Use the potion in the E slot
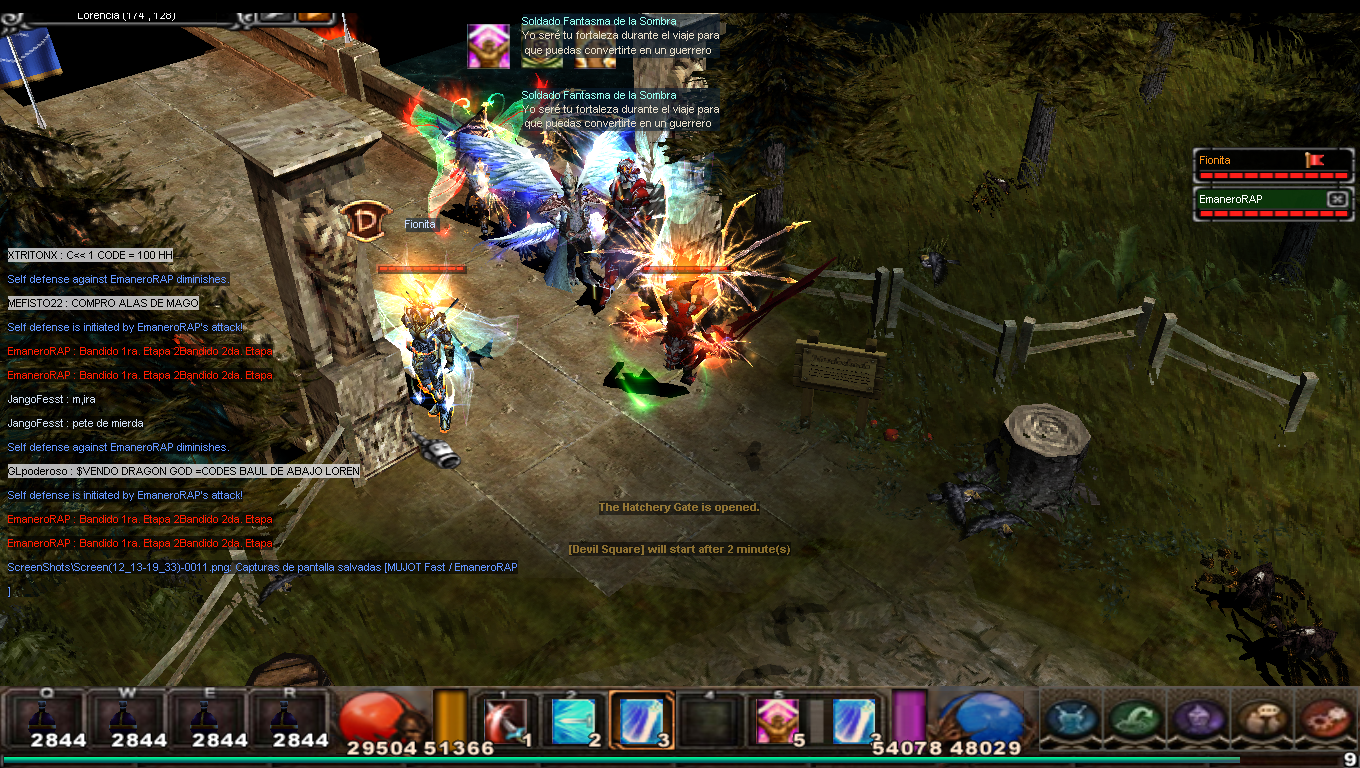Viewport: 1360px width, 768px height. pyautogui.click(x=207, y=718)
